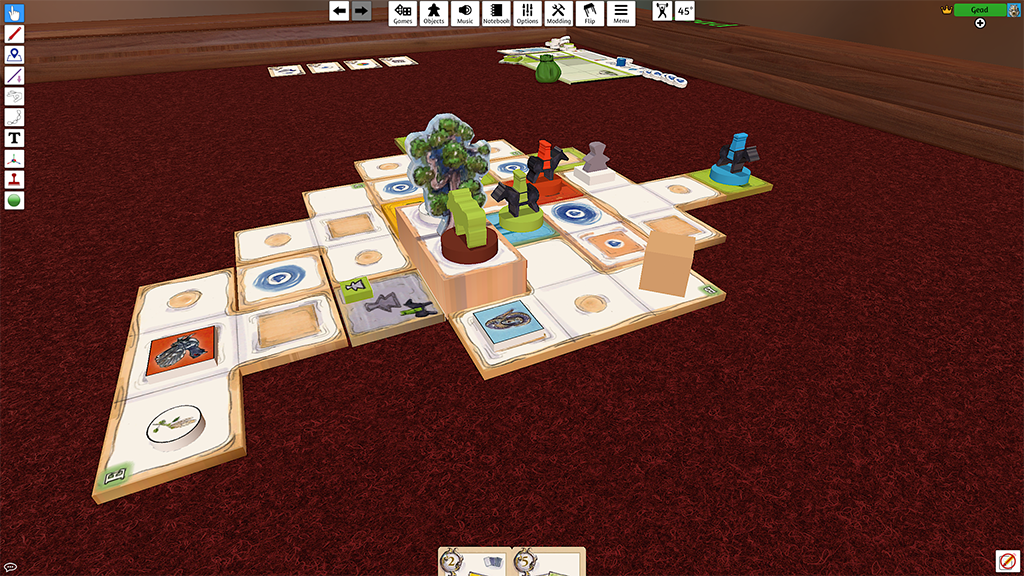Open the Options panel

pos(527,13)
